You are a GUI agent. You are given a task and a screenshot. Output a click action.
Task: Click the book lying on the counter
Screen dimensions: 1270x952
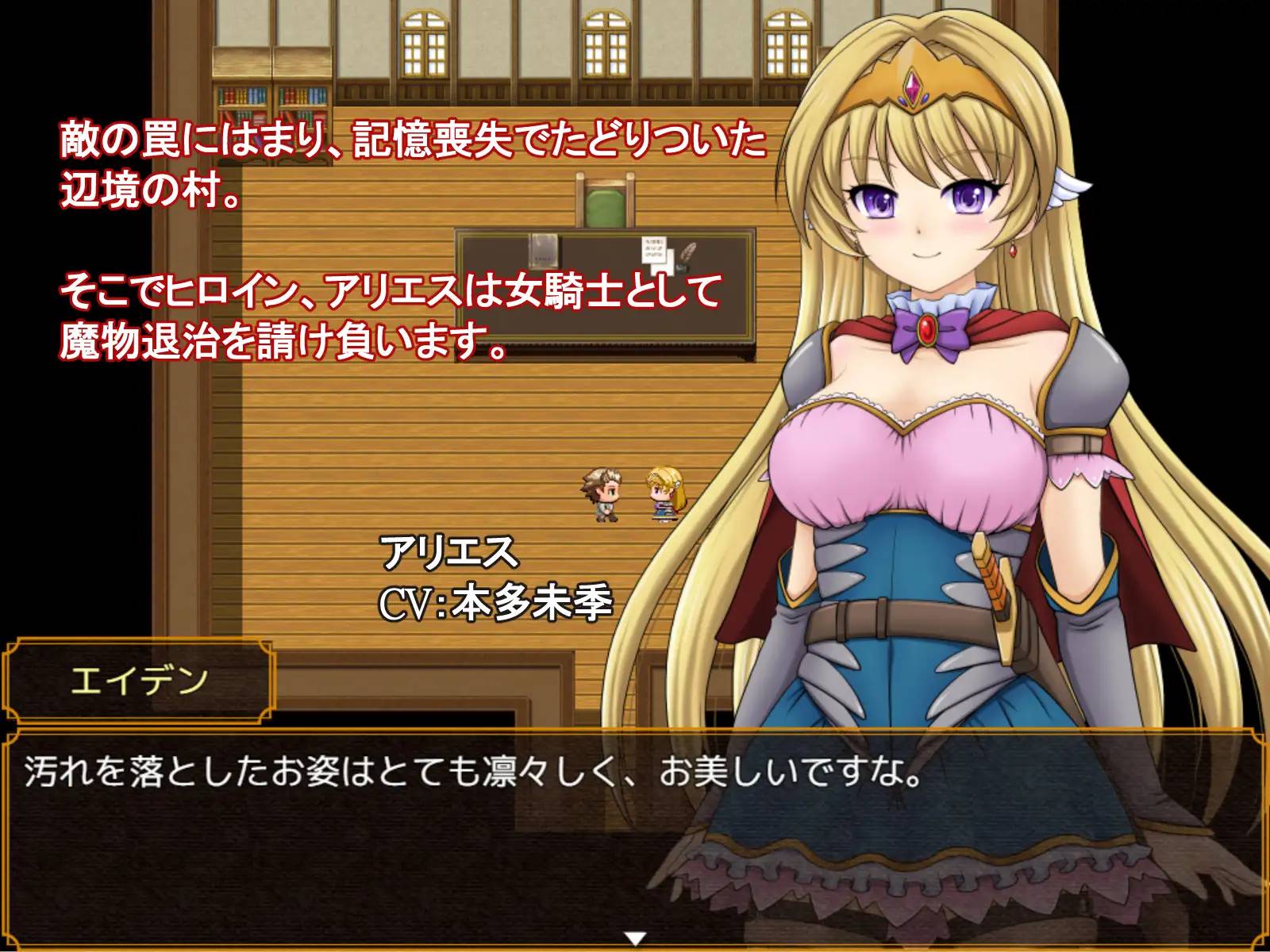click(x=544, y=250)
